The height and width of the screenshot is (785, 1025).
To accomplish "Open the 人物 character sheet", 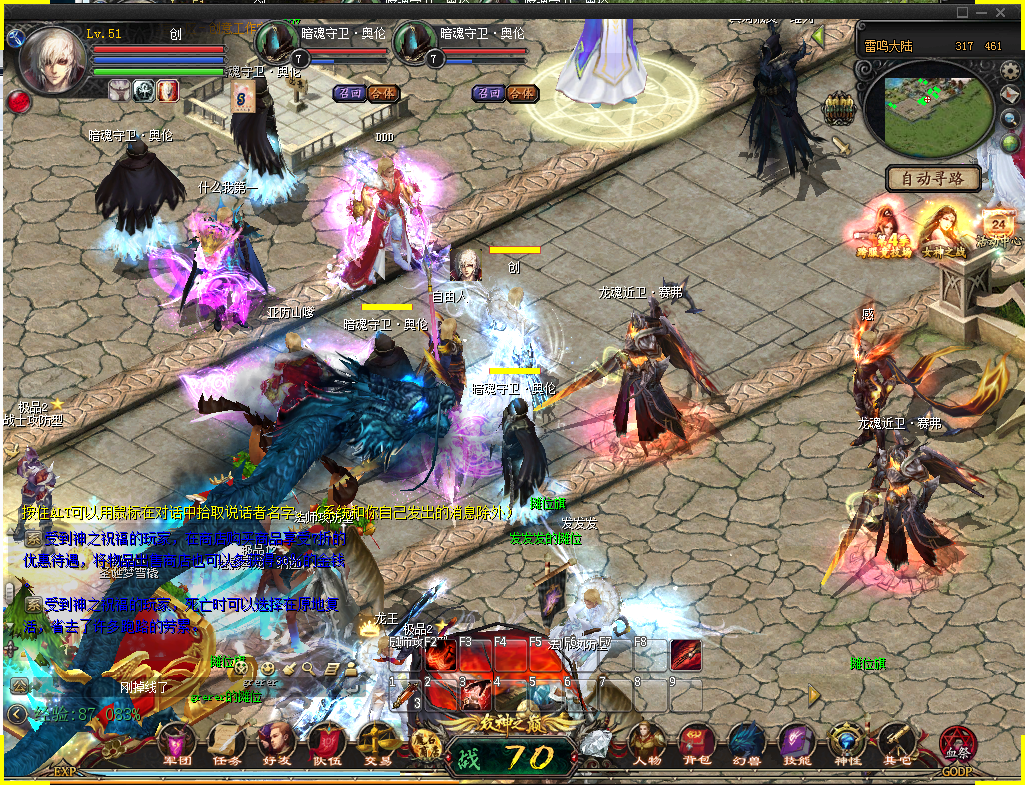I will [x=647, y=743].
